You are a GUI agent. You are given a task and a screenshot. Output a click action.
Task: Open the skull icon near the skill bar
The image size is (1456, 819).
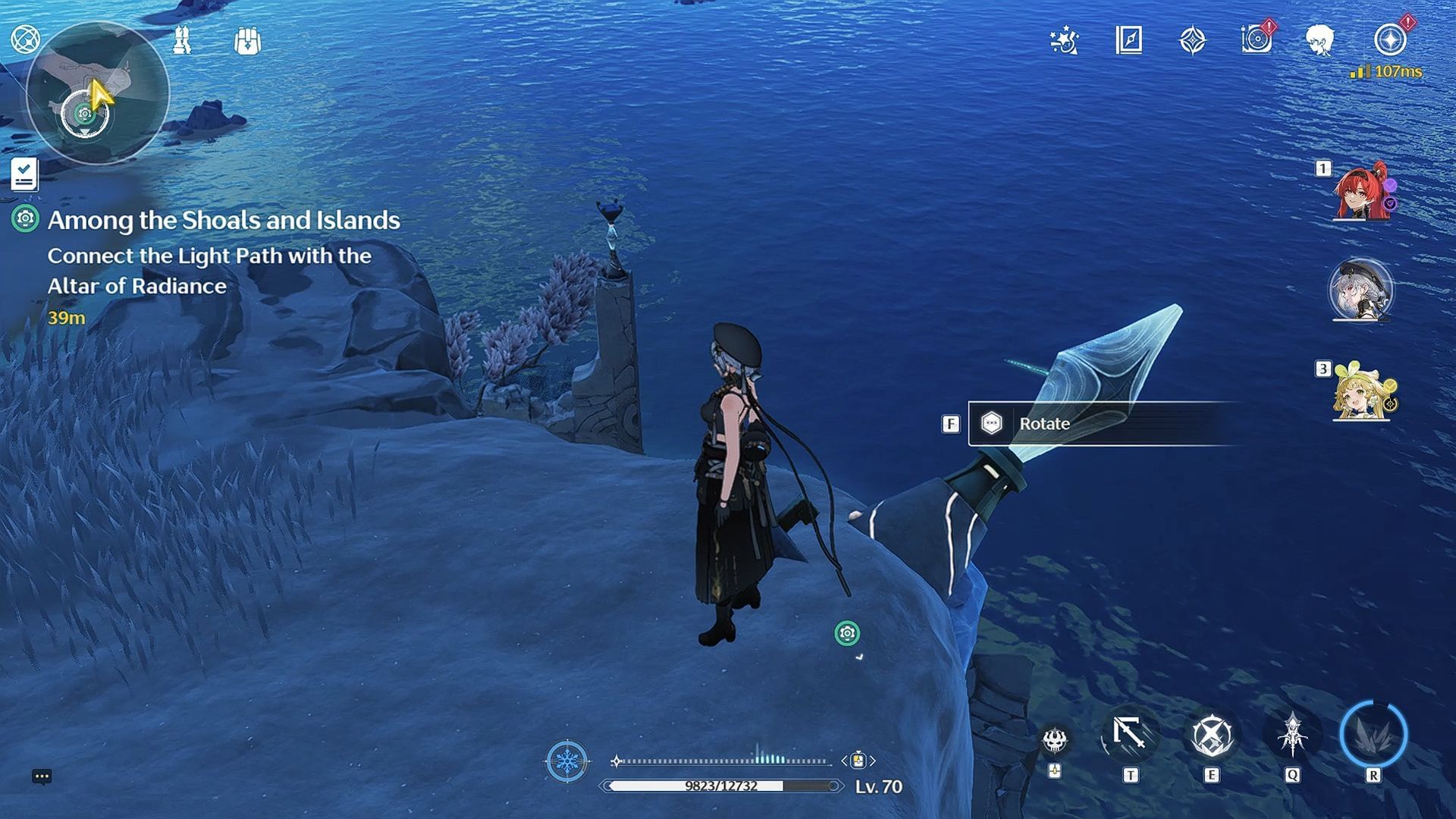pyautogui.click(x=1054, y=740)
